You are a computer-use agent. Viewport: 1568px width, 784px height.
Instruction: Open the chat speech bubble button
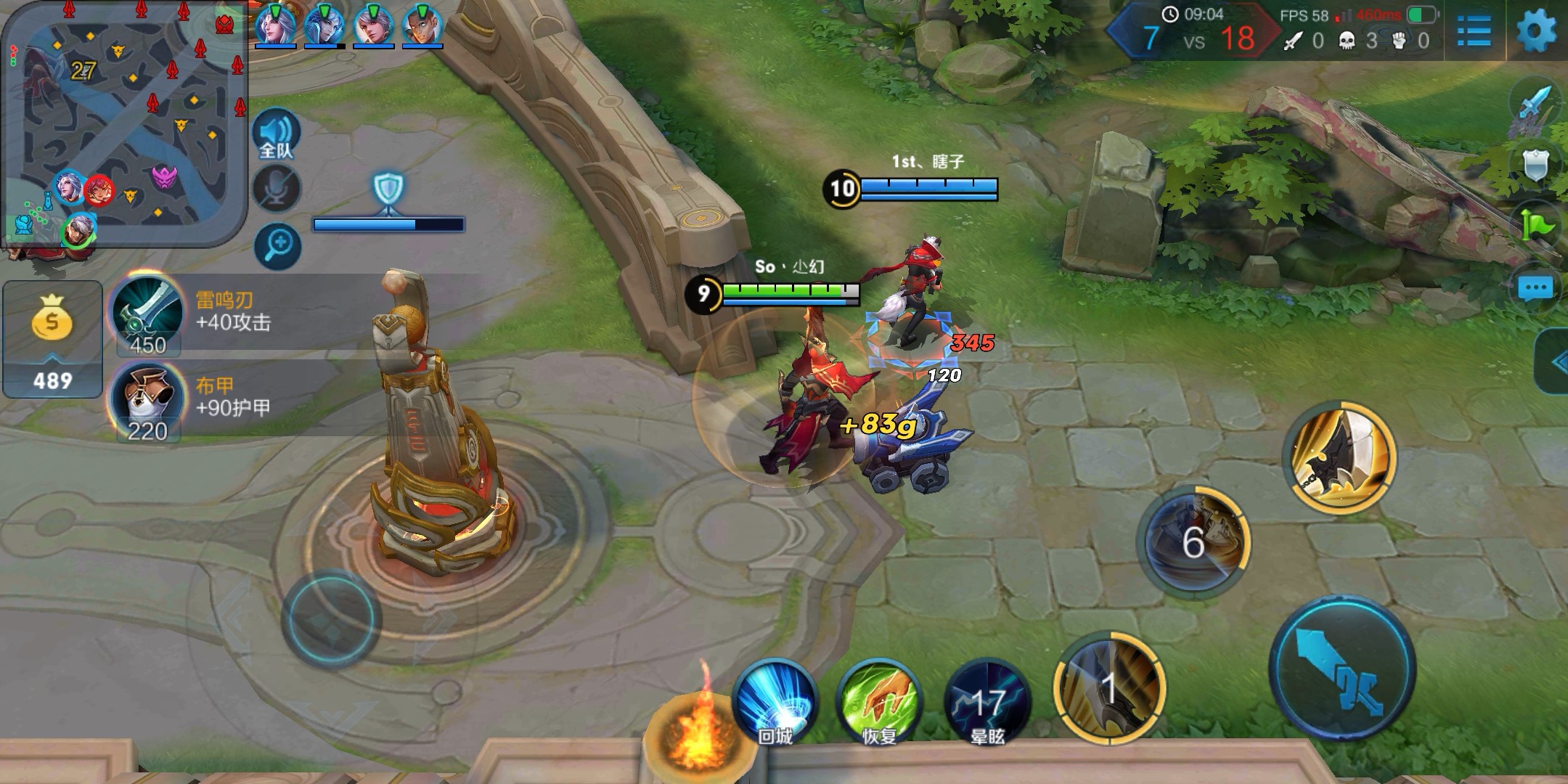point(1535,289)
